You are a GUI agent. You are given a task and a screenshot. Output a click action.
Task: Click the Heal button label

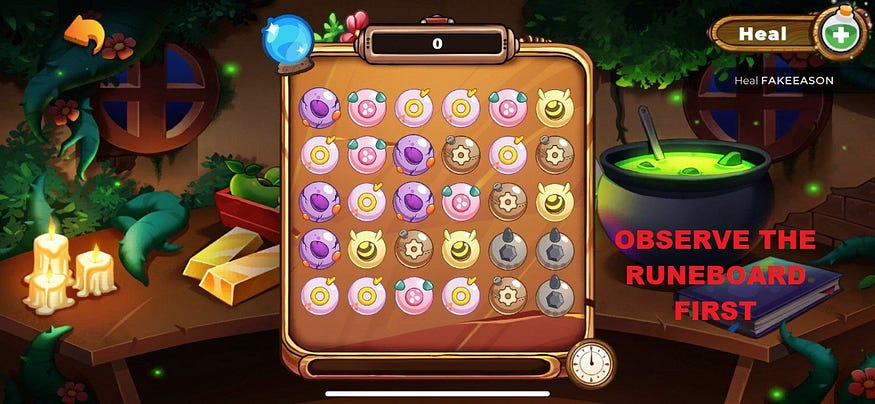(x=763, y=34)
